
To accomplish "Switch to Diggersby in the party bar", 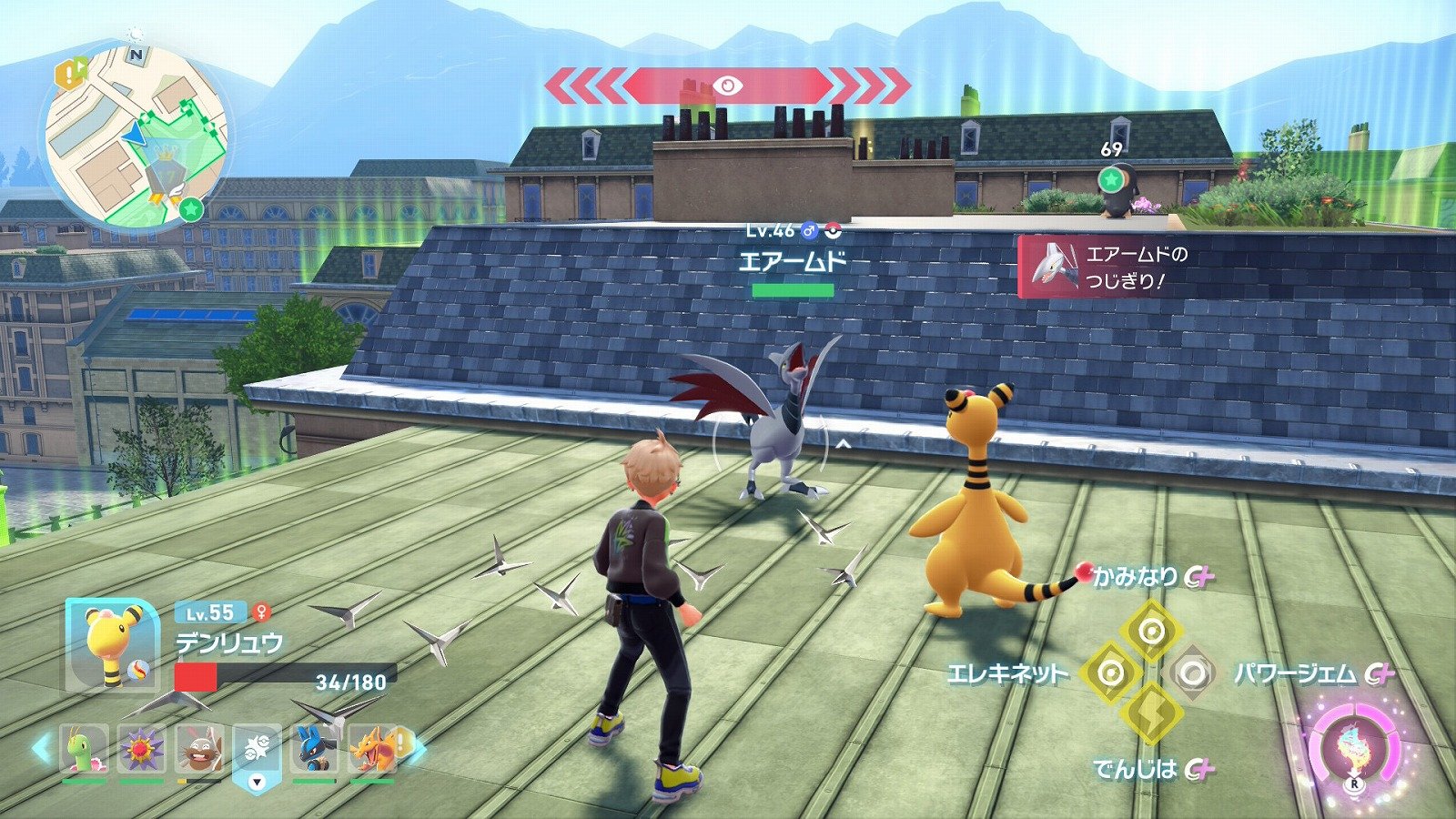I will [199, 751].
